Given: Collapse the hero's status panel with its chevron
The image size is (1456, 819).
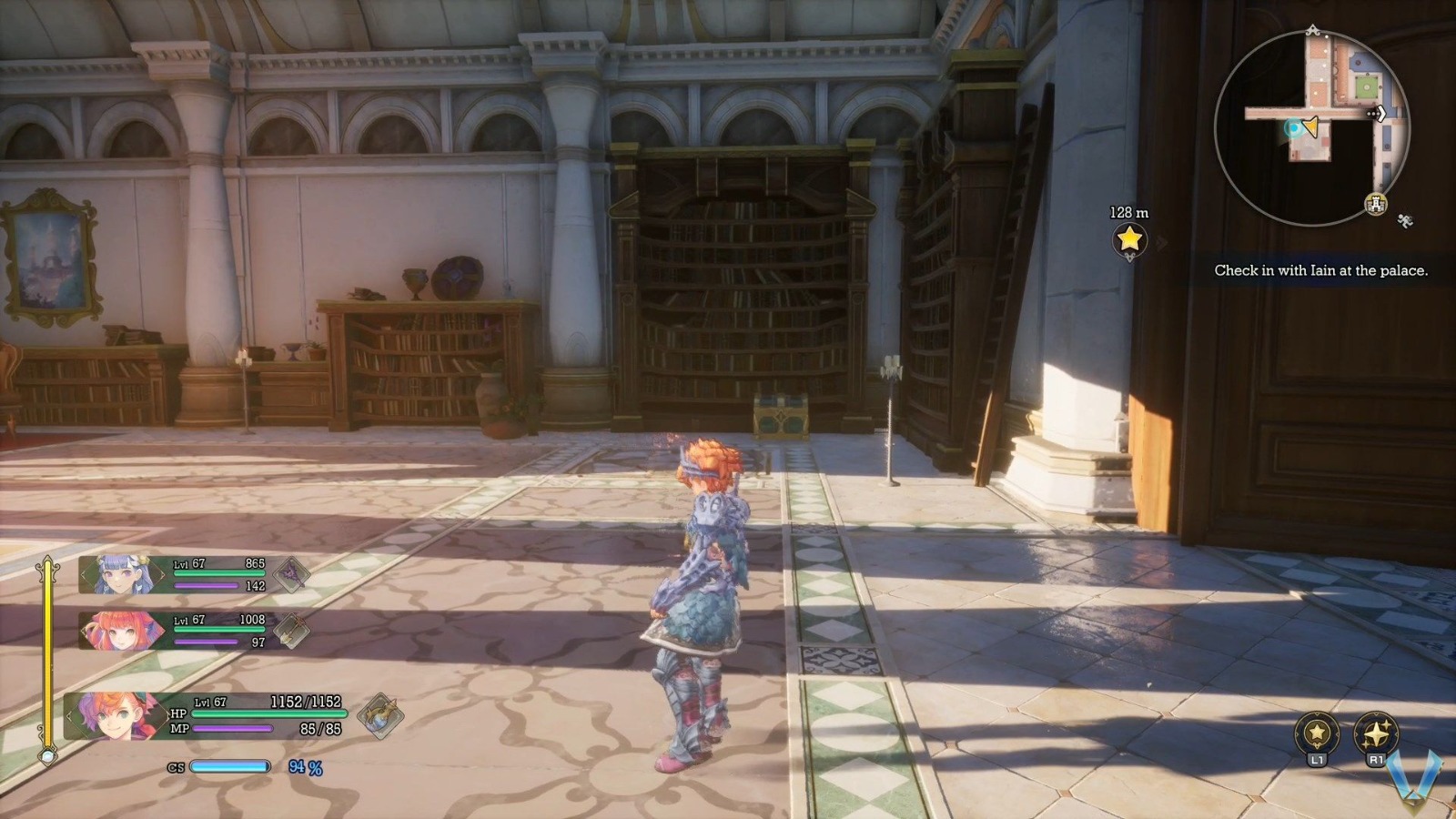Looking at the screenshot, I should [x=71, y=716].
